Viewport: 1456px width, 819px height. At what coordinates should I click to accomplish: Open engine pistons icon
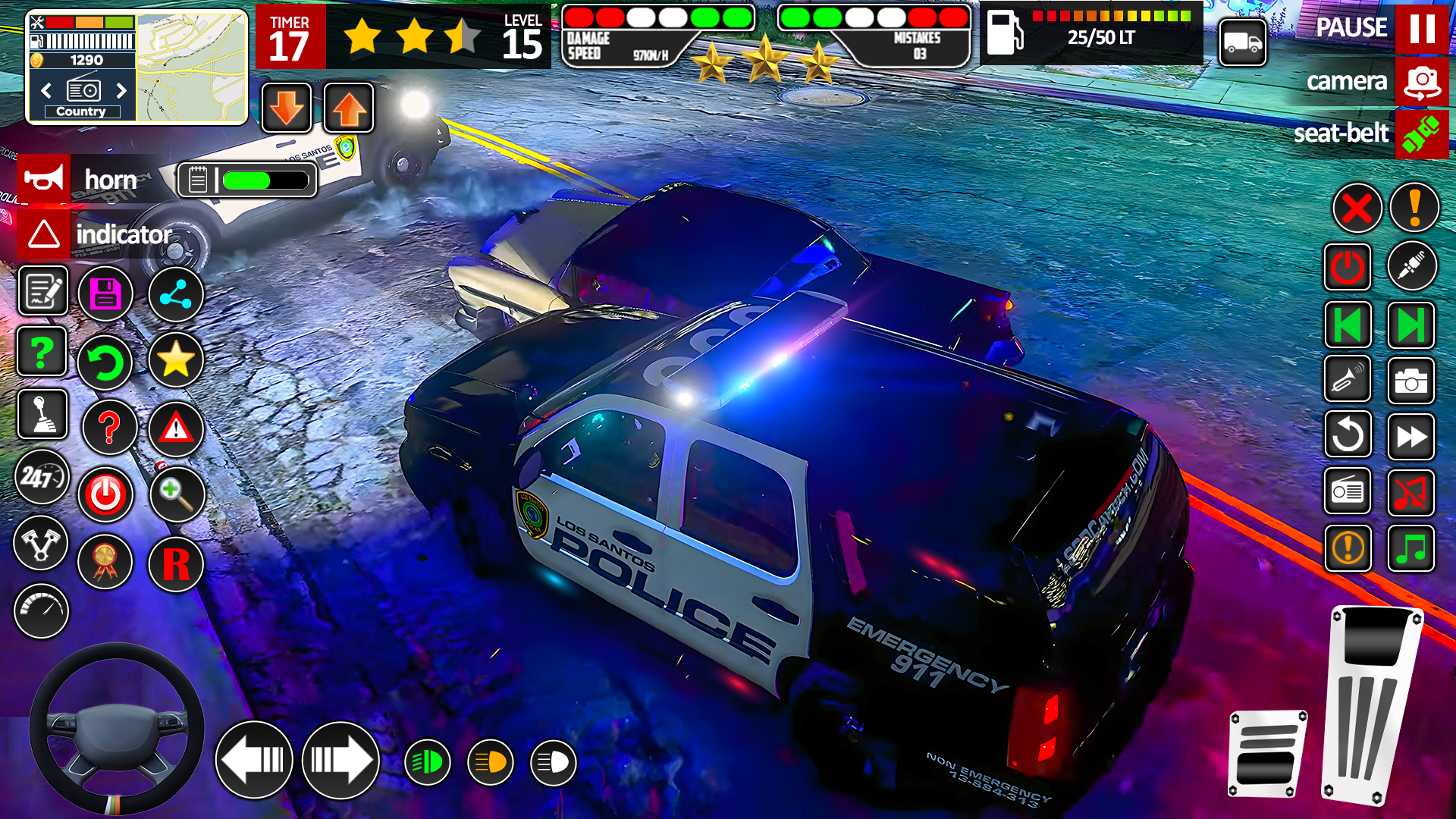pos(41,544)
